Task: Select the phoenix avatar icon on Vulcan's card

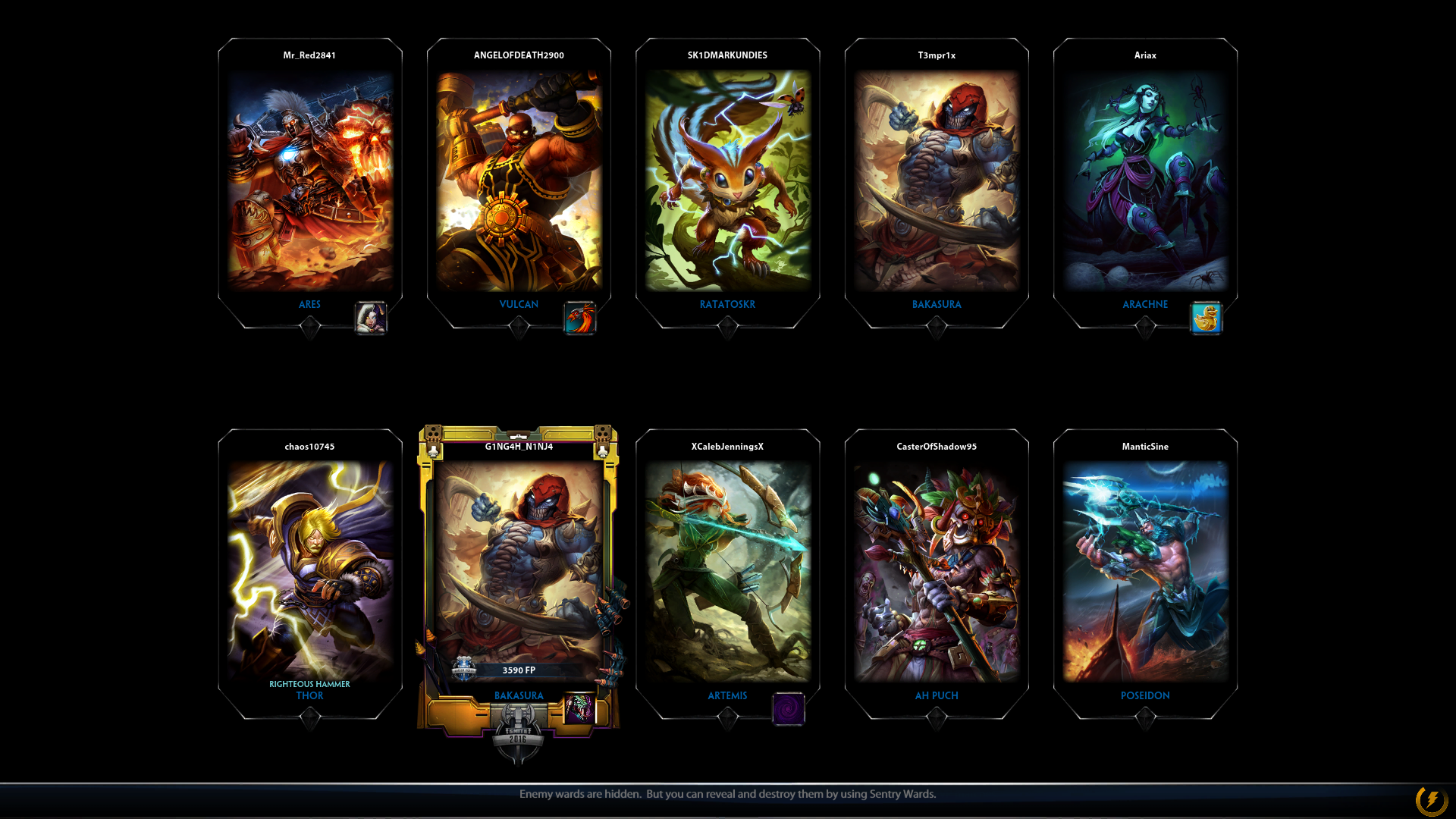Action: tap(579, 318)
